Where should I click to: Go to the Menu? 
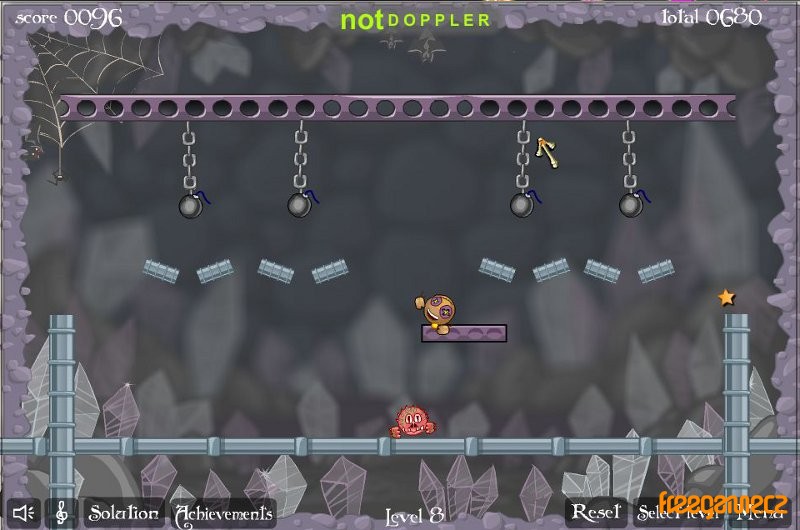click(760, 514)
